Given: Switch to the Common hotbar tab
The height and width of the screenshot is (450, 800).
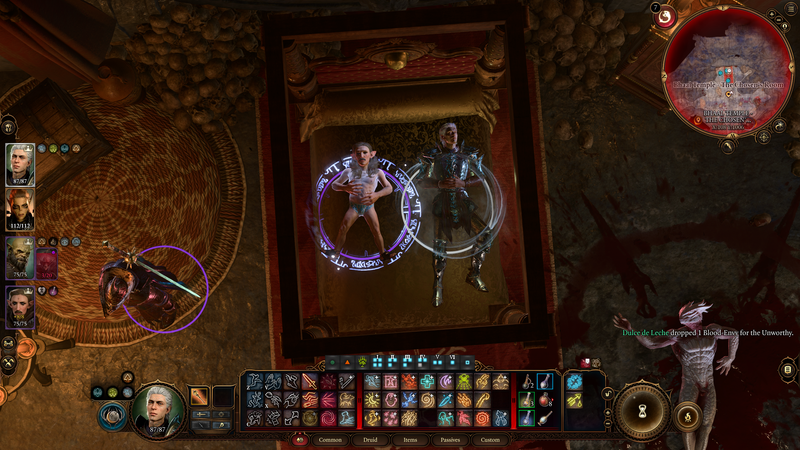Looking at the screenshot, I should point(330,439).
